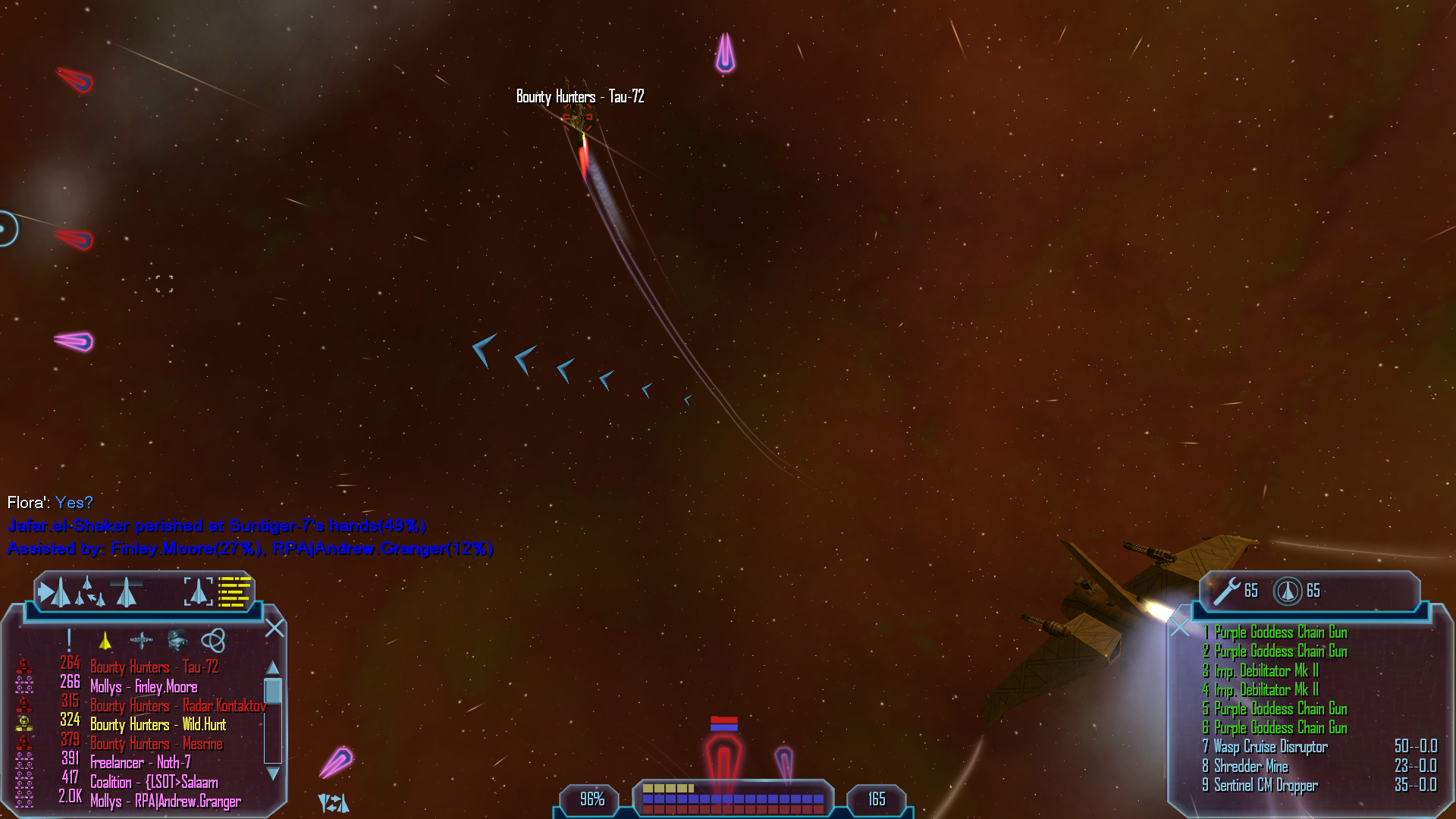The width and height of the screenshot is (1456, 819).
Task: Choose Bounty Hunters - Wild.Hunt contact row
Action: coord(158,725)
